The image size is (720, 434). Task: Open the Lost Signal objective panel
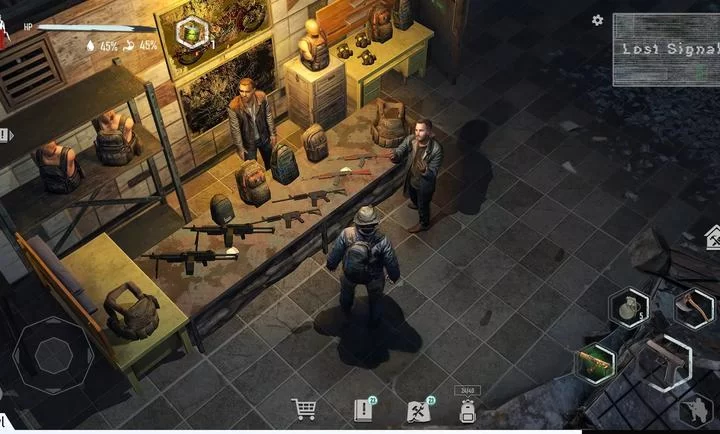pyautogui.click(x=665, y=48)
